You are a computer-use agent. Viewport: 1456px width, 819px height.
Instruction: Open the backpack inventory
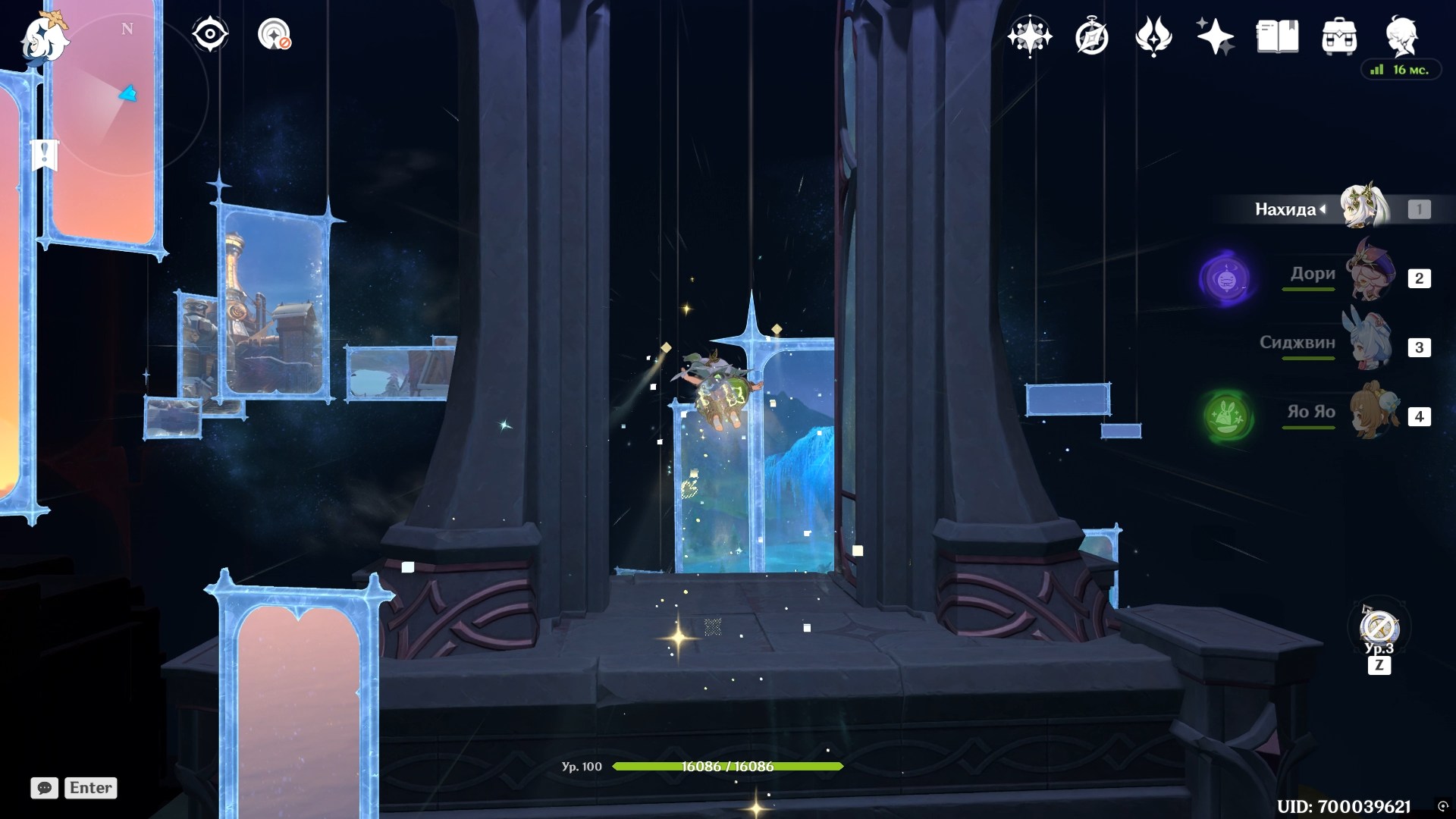(x=1339, y=36)
